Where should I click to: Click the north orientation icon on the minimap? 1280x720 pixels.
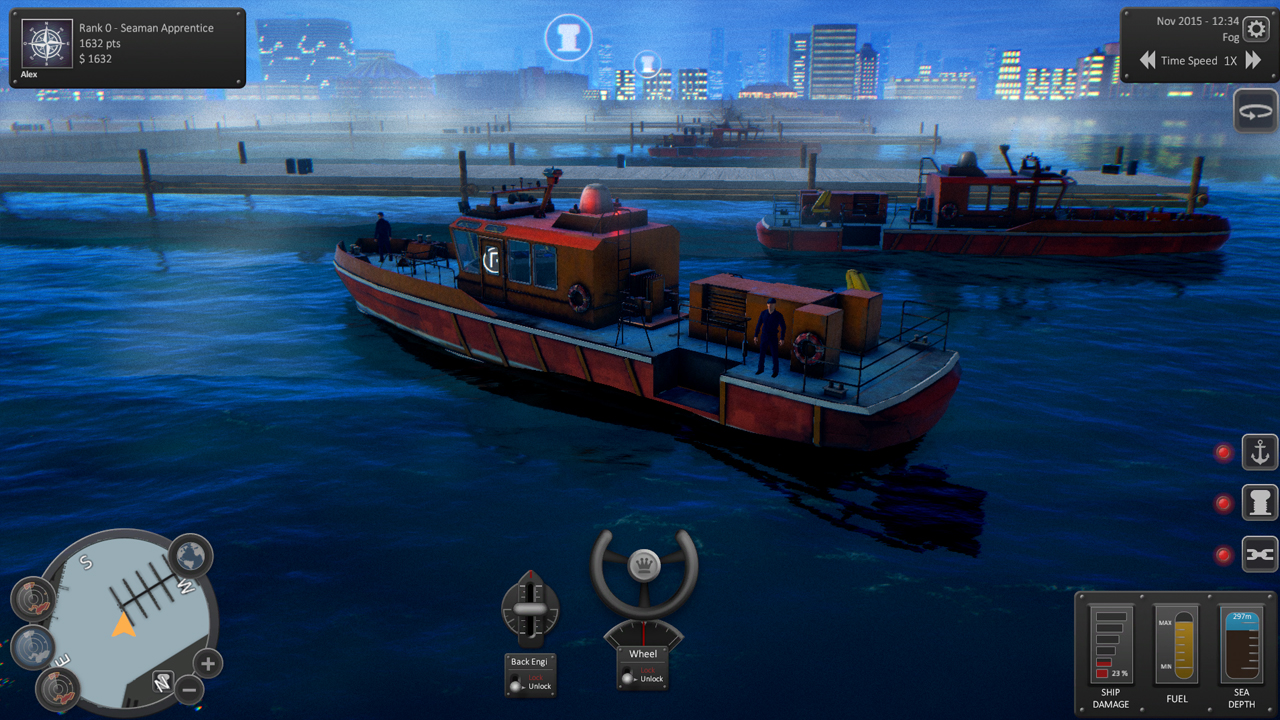pos(164,680)
